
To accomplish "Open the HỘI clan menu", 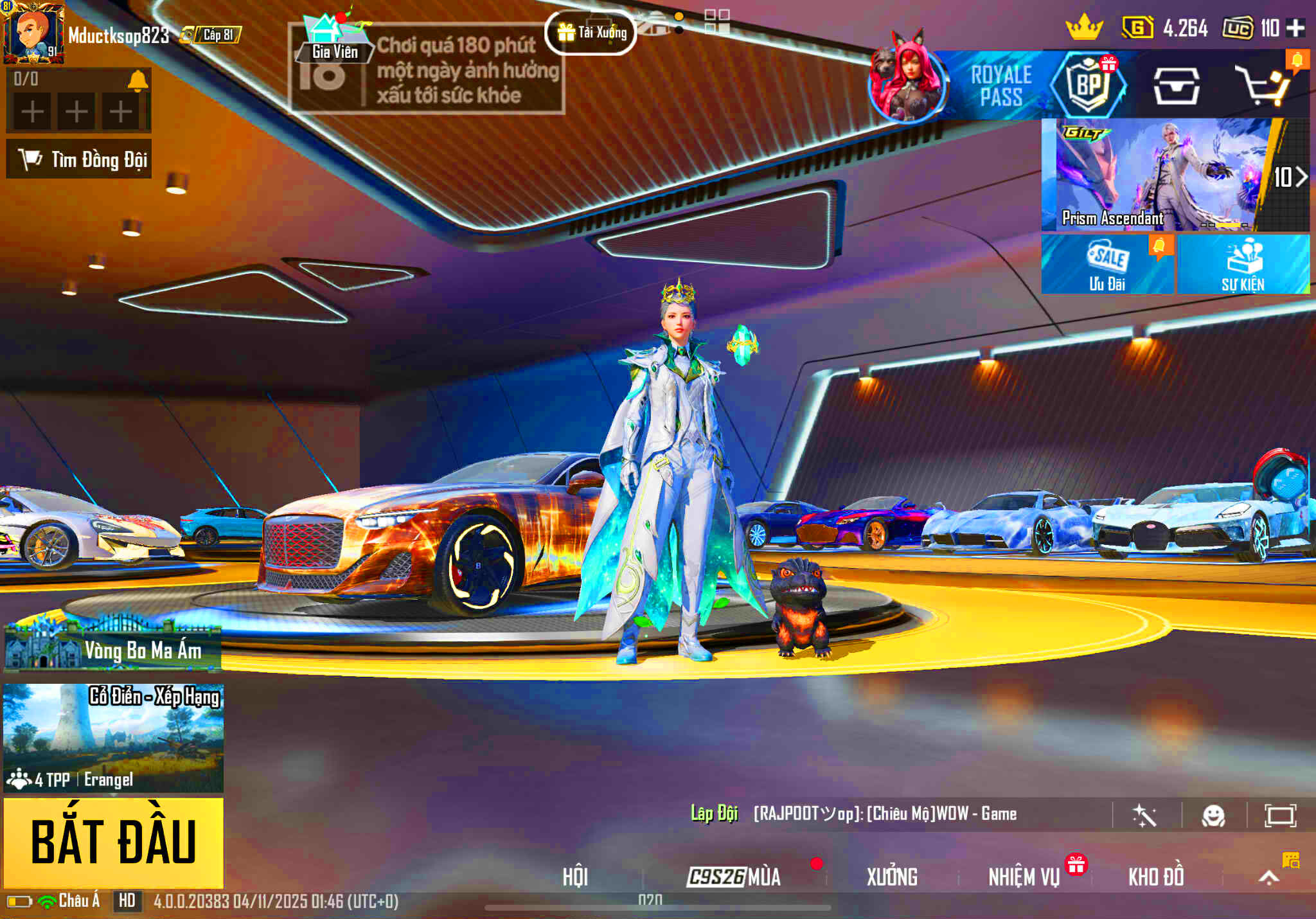I will (x=575, y=877).
